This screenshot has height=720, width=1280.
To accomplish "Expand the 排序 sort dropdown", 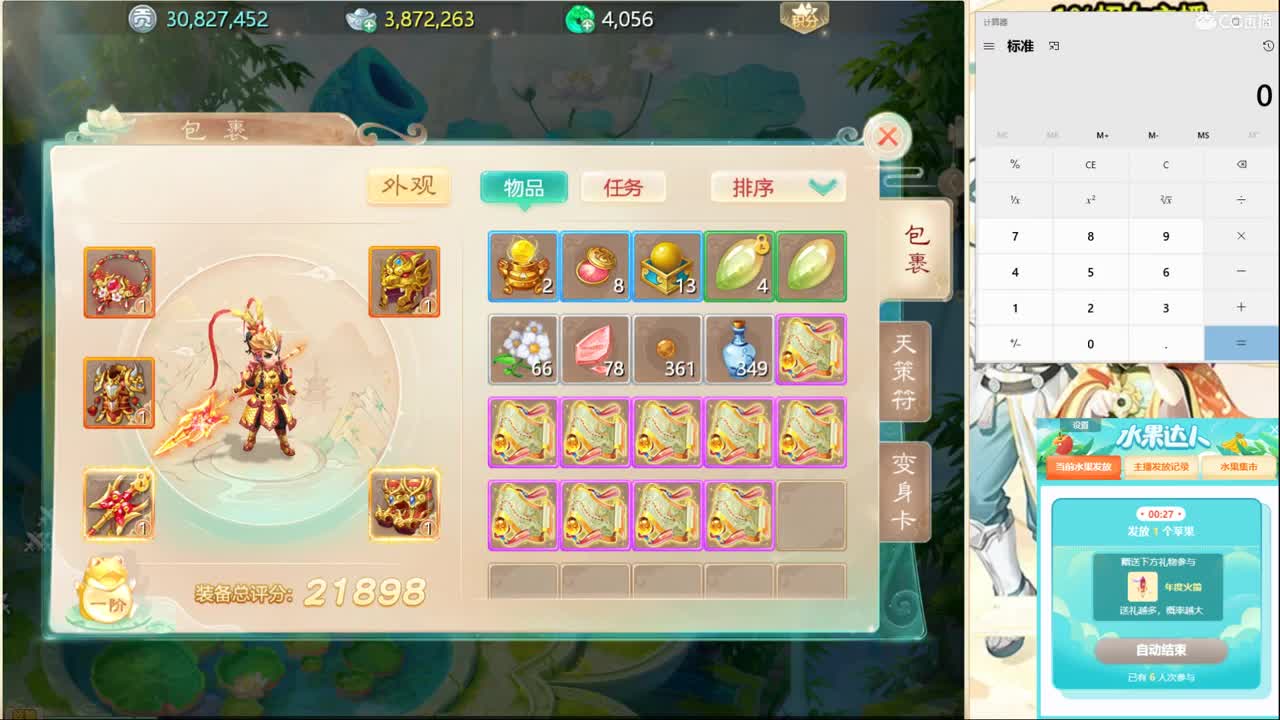I will coord(778,187).
